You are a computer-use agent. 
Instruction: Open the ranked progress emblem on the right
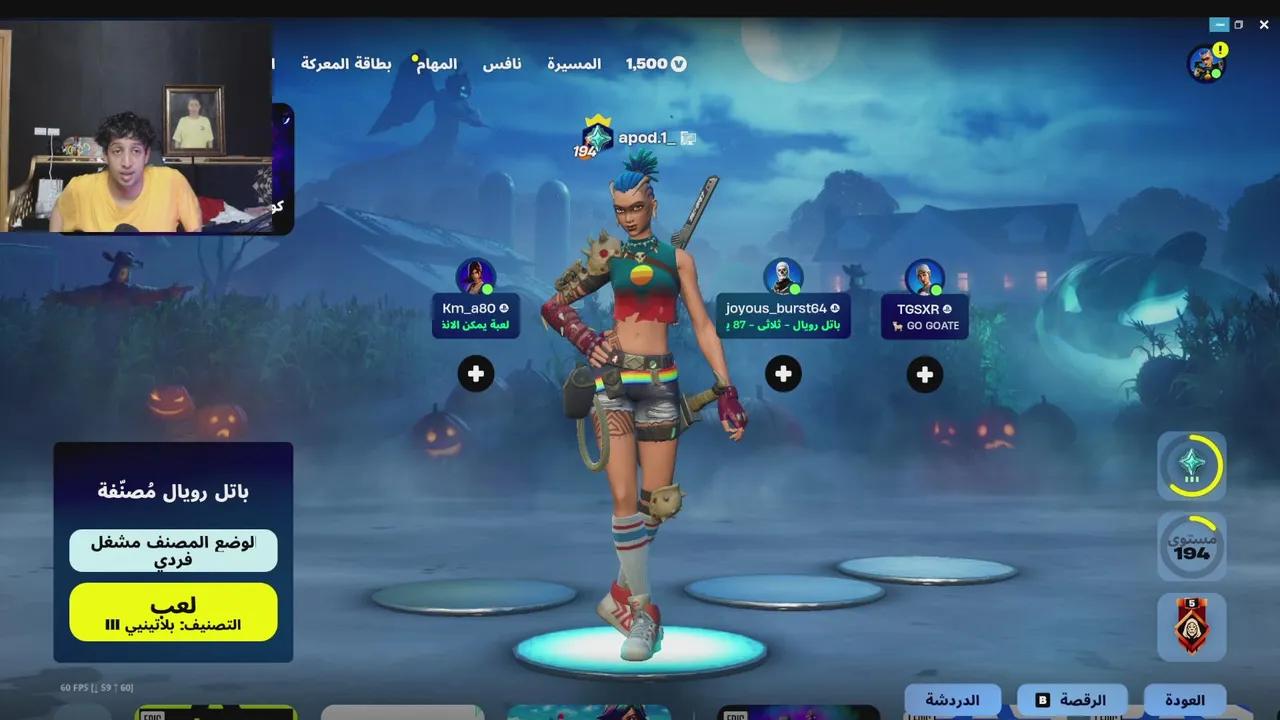point(1192,466)
